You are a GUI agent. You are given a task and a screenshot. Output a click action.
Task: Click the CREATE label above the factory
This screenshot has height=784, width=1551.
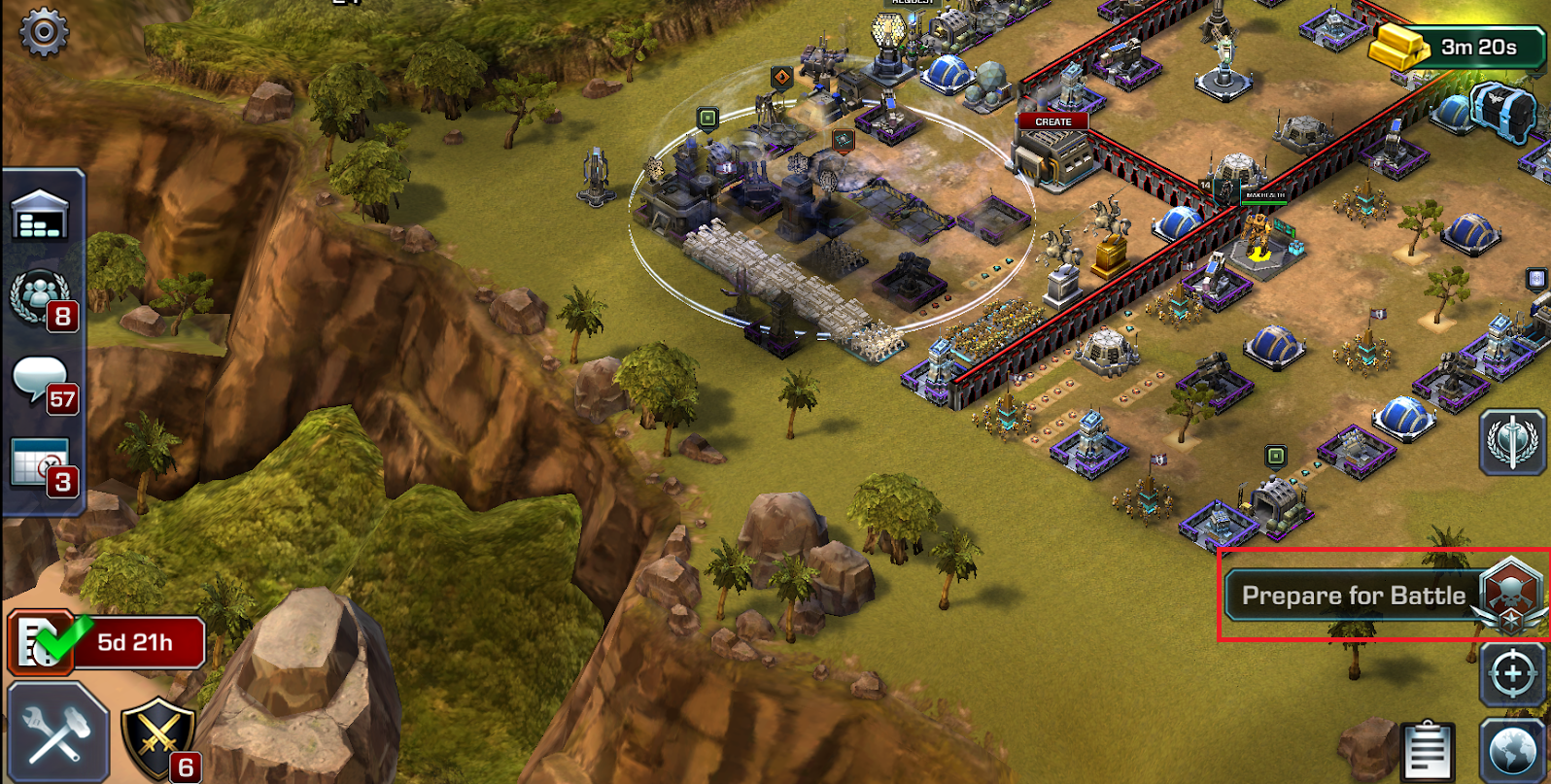pyautogui.click(x=1052, y=121)
